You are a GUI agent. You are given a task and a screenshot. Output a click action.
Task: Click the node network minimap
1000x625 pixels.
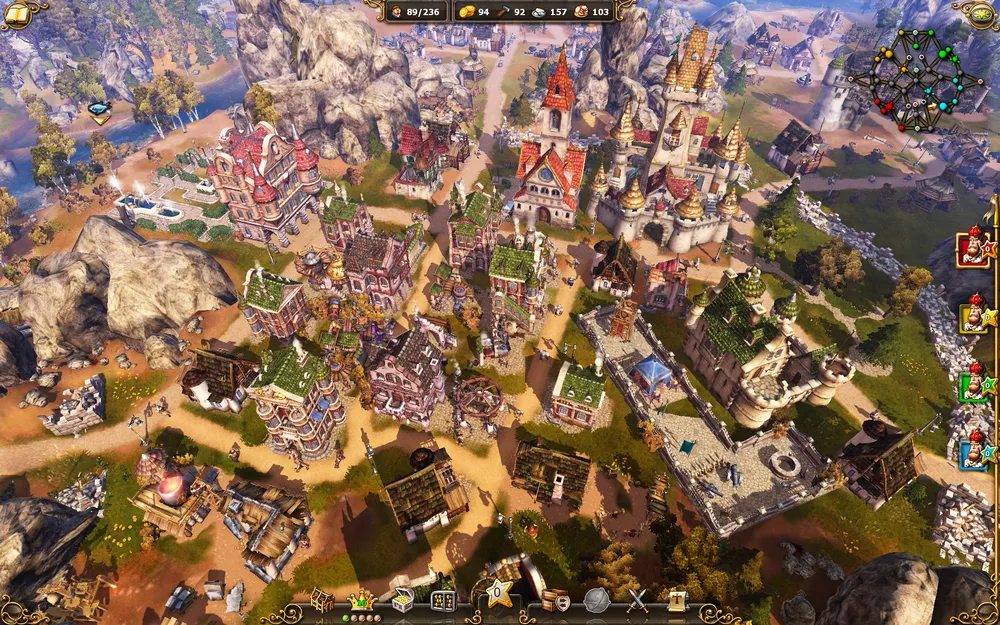pyautogui.click(x=914, y=80)
